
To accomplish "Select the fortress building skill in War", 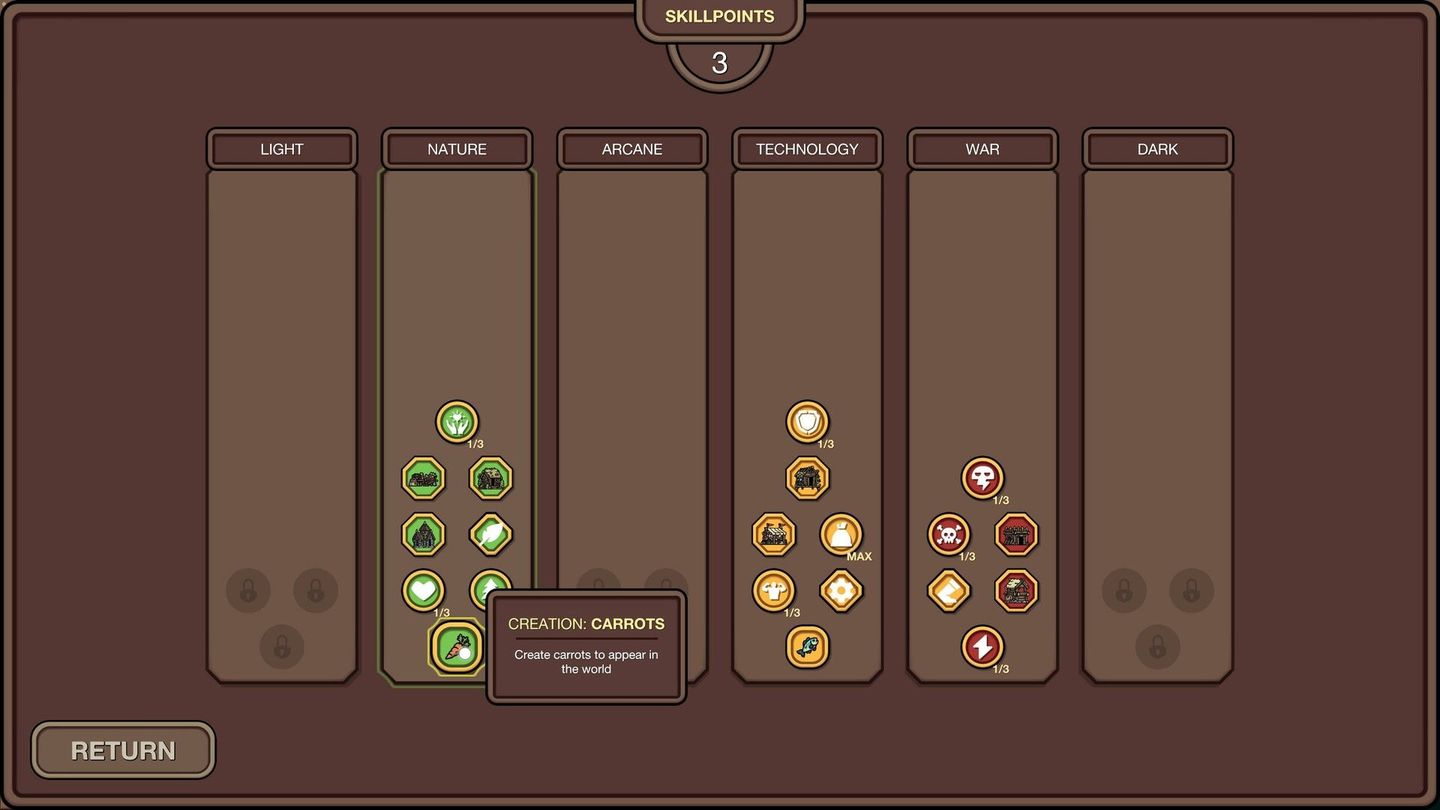I will (x=1015, y=533).
